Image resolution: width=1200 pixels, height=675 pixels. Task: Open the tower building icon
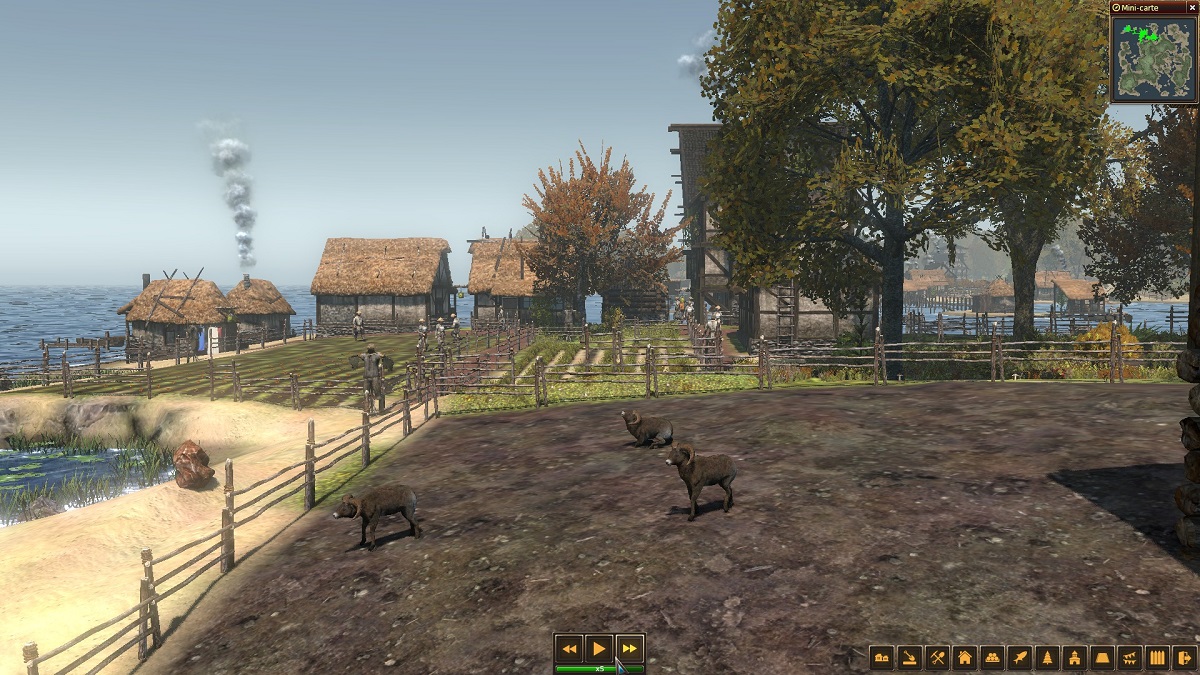[x=1074, y=657]
